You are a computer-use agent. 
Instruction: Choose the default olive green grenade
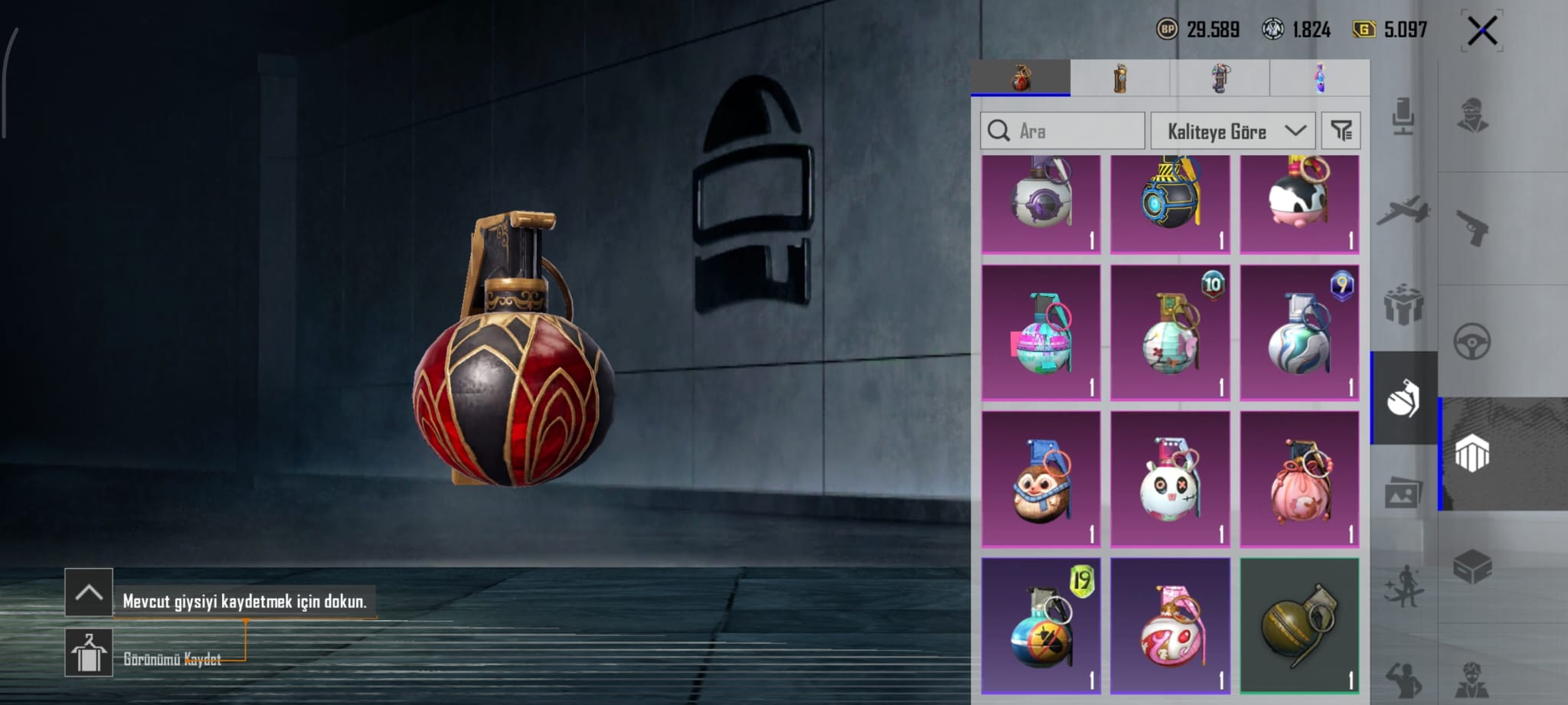[1299, 625]
